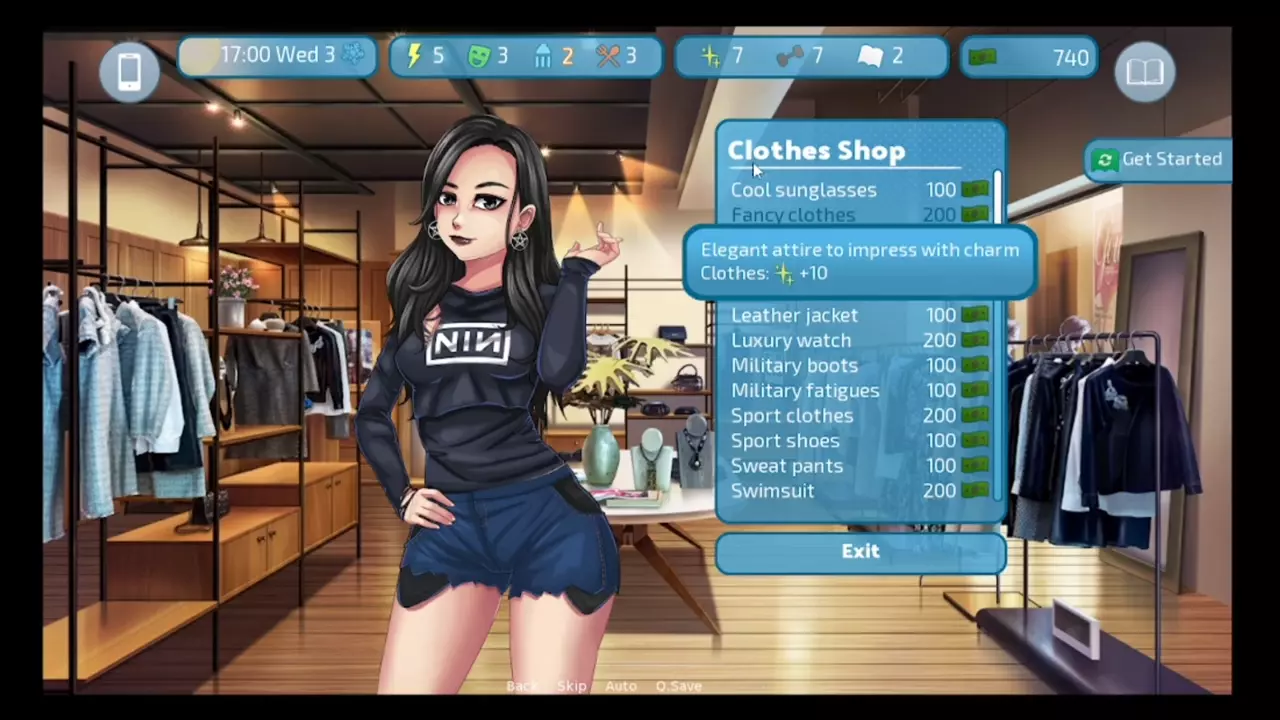The height and width of the screenshot is (720, 1280).
Task: Open the journal book icon
Action: pyautogui.click(x=1144, y=72)
